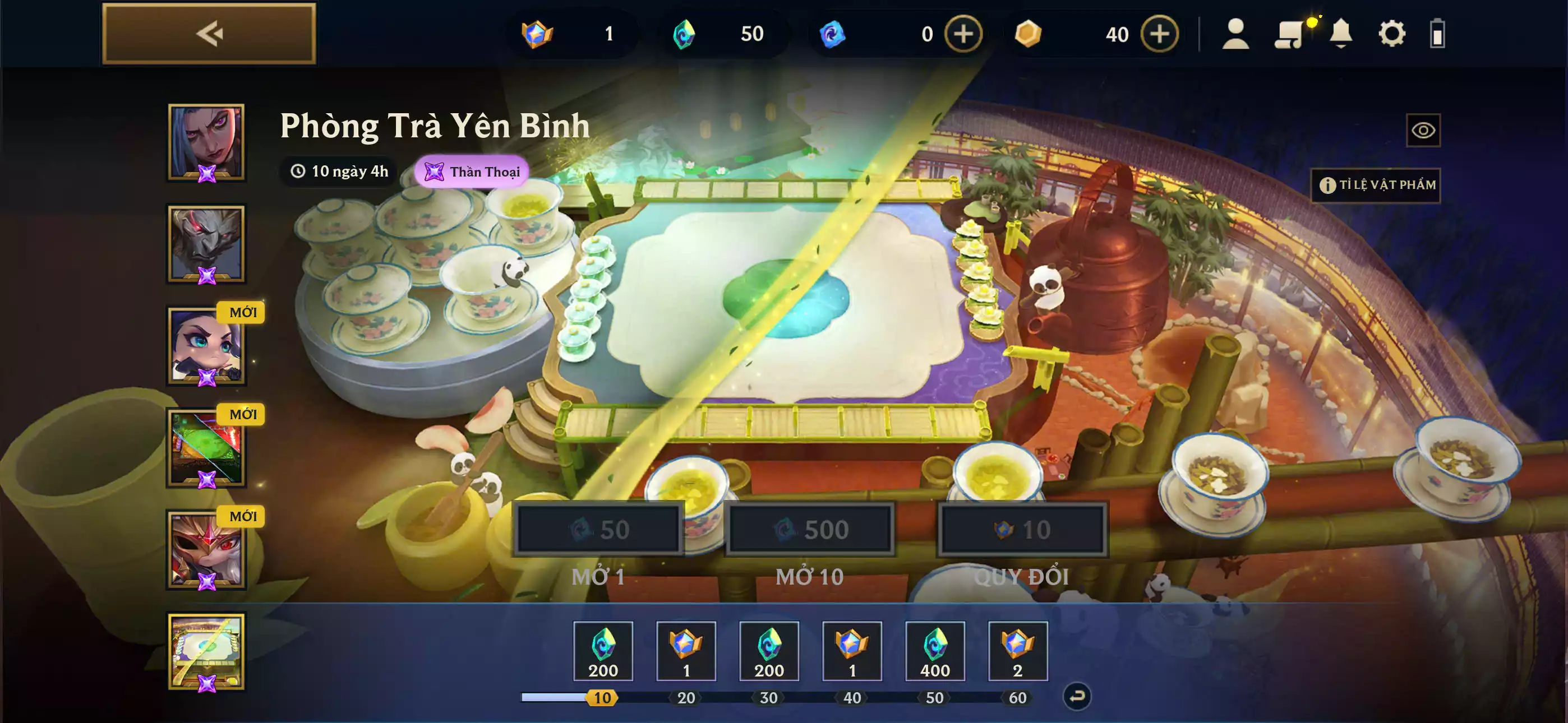Go back using the double-arrow button

click(209, 34)
